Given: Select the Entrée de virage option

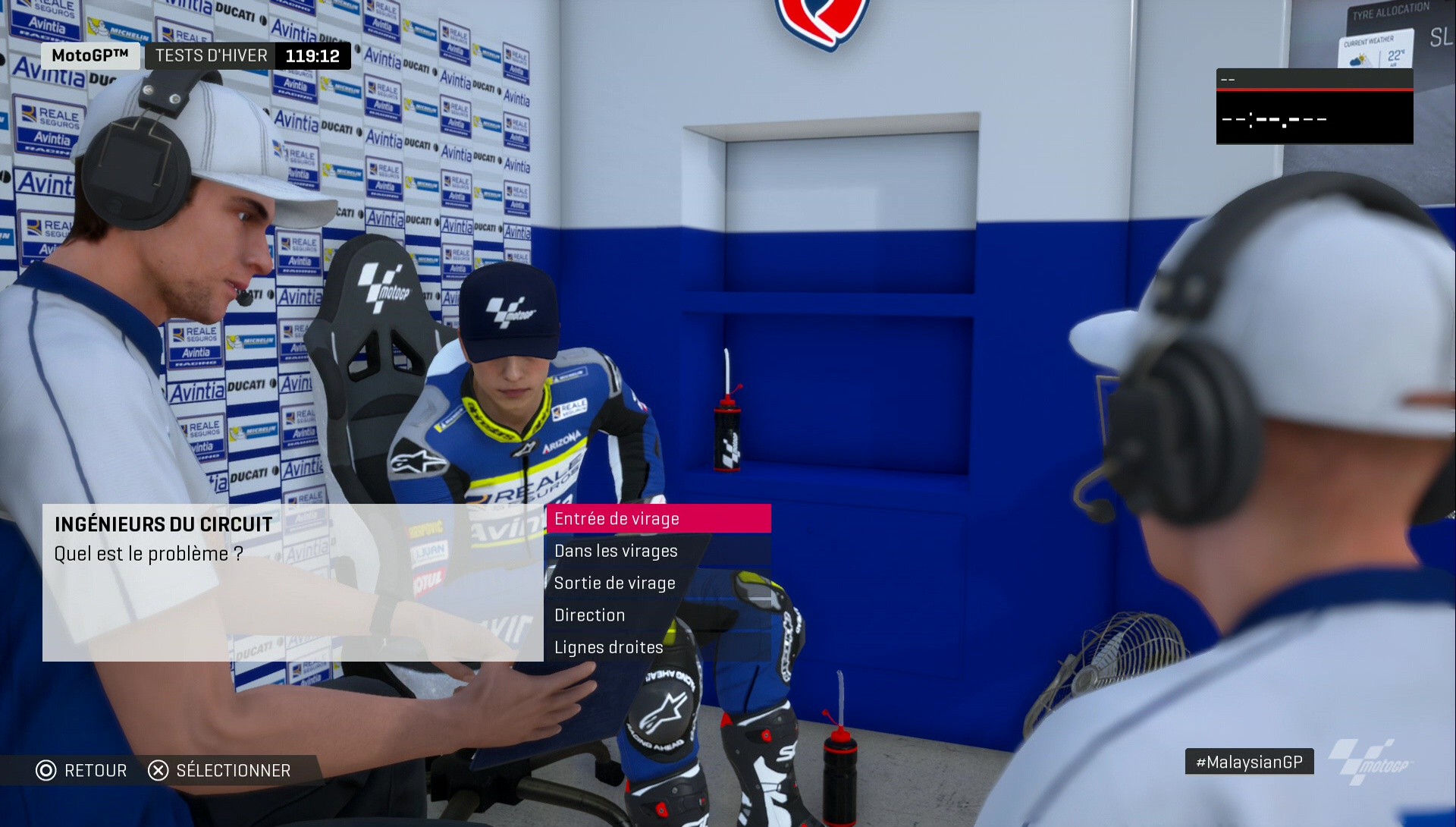Looking at the screenshot, I should click(x=618, y=518).
